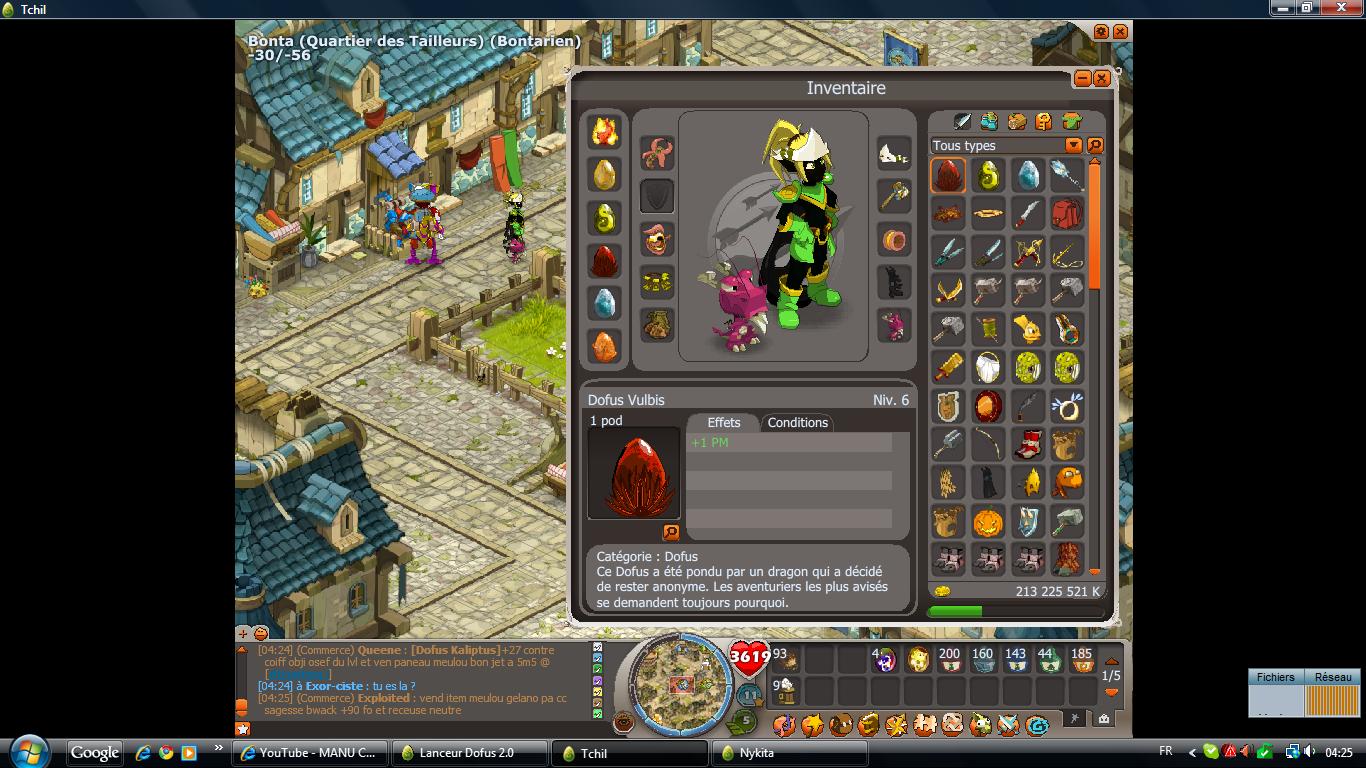Select the equipped pink dragon pet slot
This screenshot has height=768, width=1366.
pos(894,326)
